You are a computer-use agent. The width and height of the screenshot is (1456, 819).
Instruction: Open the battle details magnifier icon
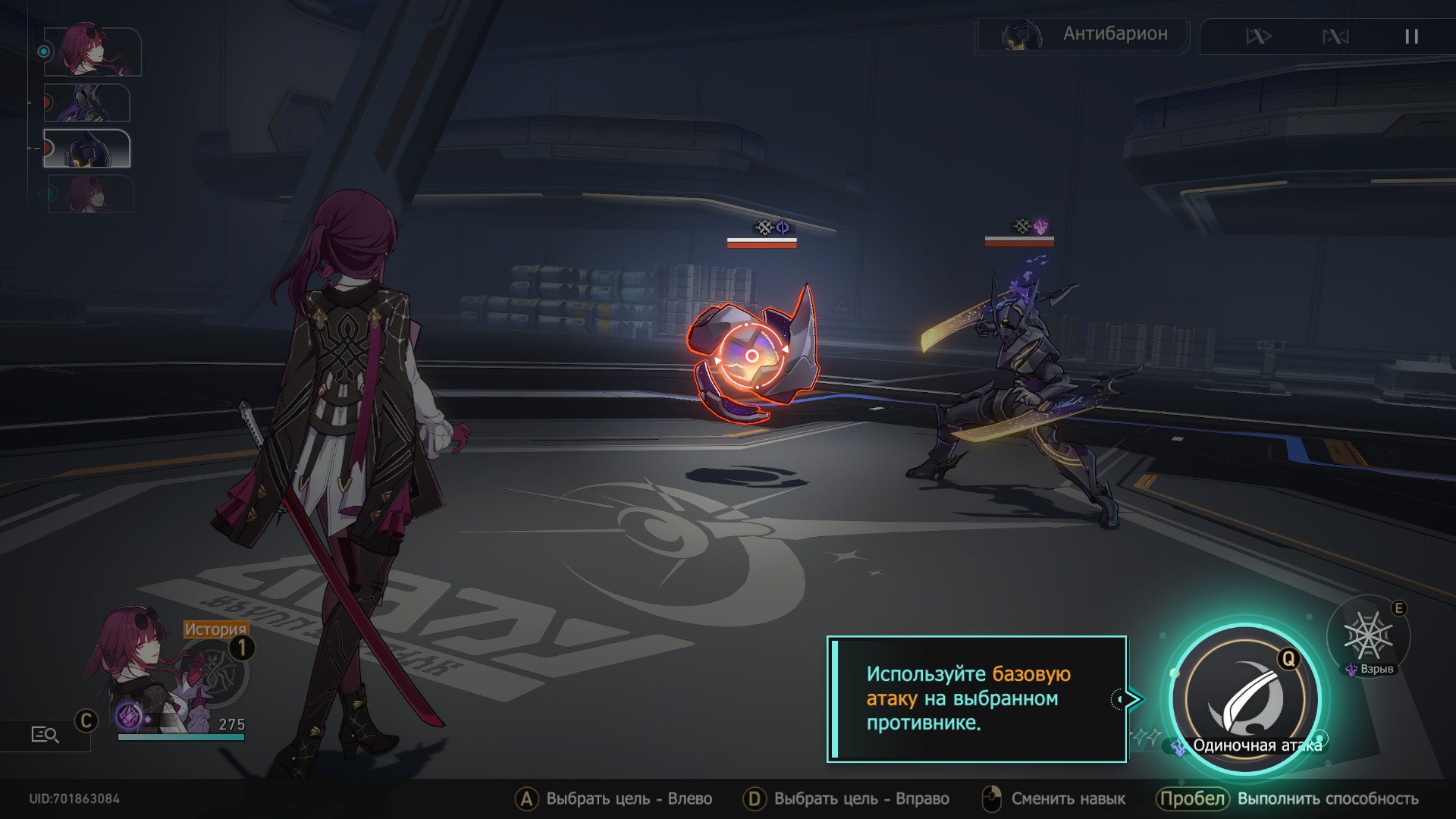click(x=45, y=734)
